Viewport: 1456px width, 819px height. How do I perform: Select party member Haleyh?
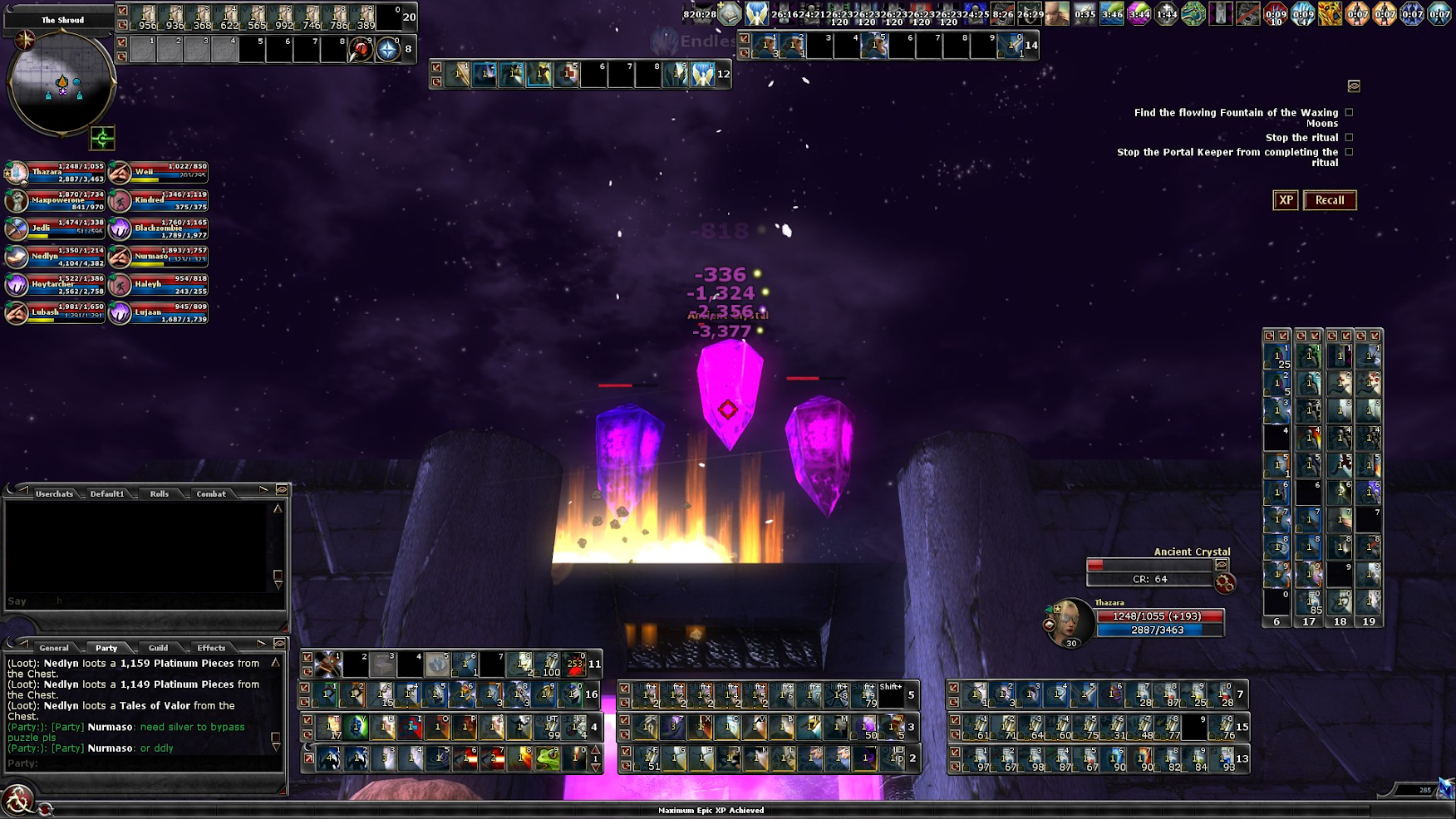click(x=159, y=285)
